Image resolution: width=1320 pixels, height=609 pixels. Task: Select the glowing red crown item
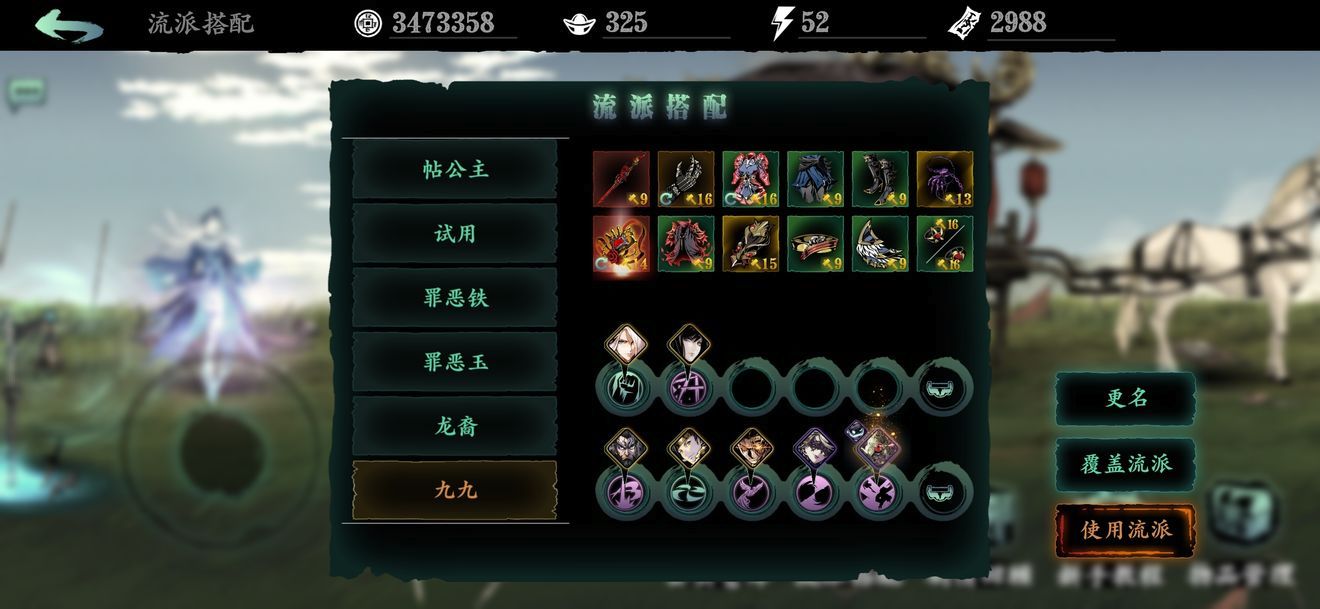click(621, 244)
